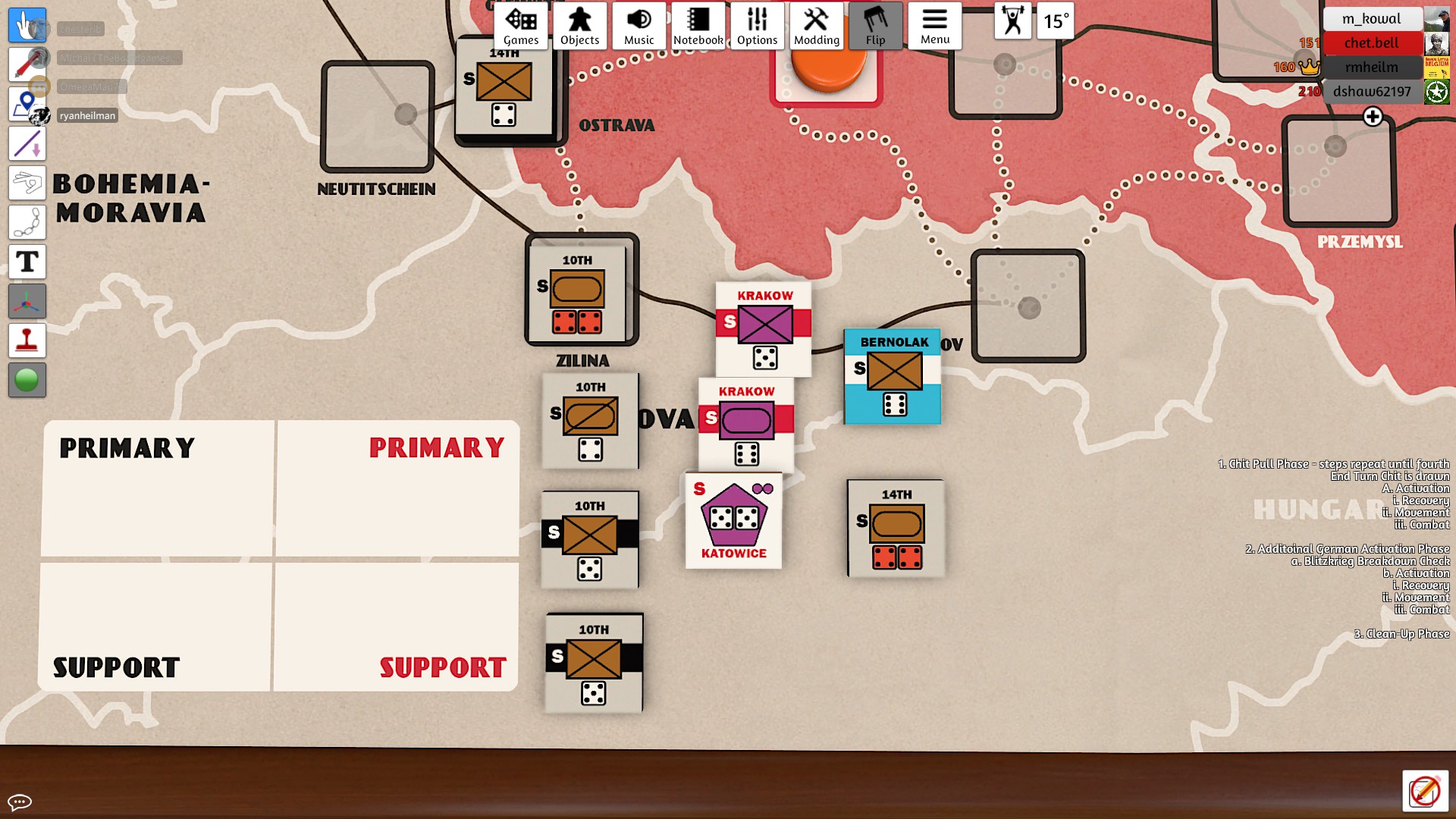Select the Joint chain tool

point(27,222)
